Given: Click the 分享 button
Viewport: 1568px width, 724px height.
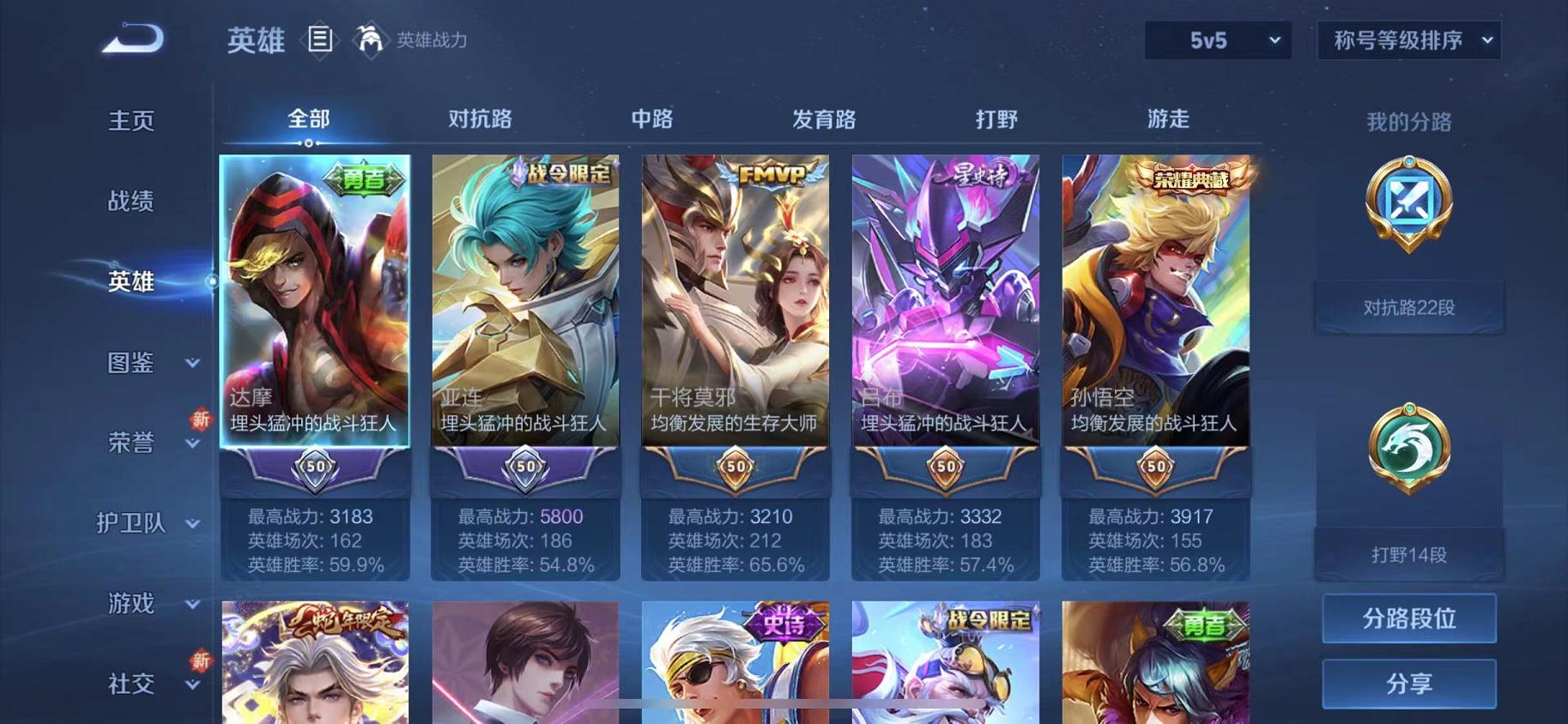Looking at the screenshot, I should click(x=1408, y=683).
